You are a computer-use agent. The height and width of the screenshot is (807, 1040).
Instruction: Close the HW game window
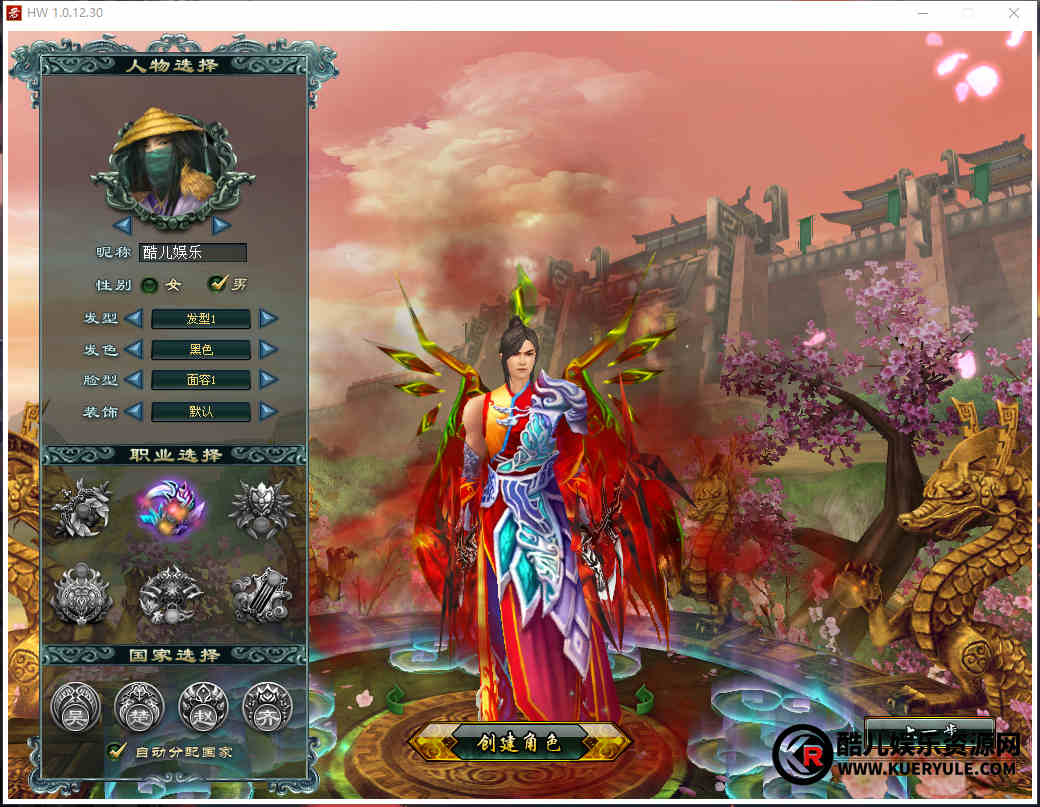coord(1014,14)
